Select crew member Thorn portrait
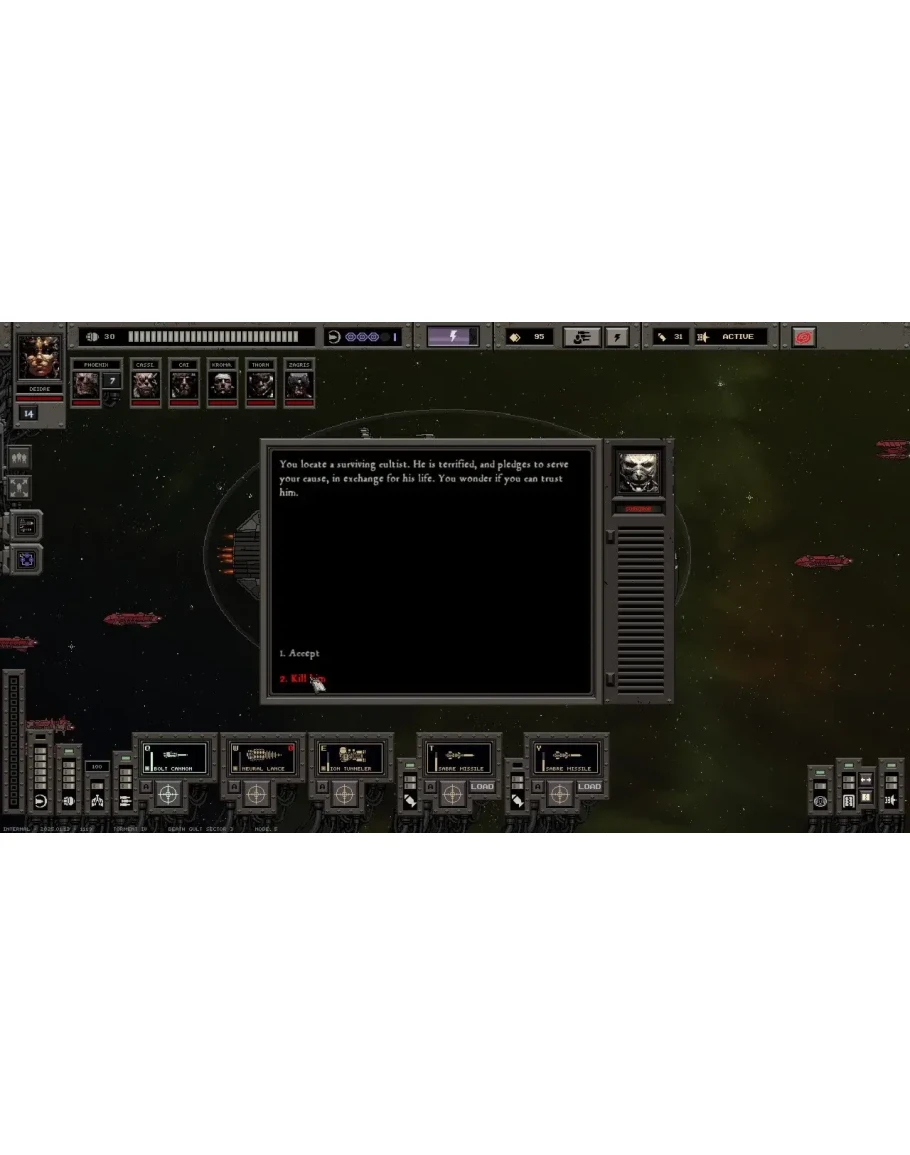The height and width of the screenshot is (1155, 910). click(x=260, y=385)
